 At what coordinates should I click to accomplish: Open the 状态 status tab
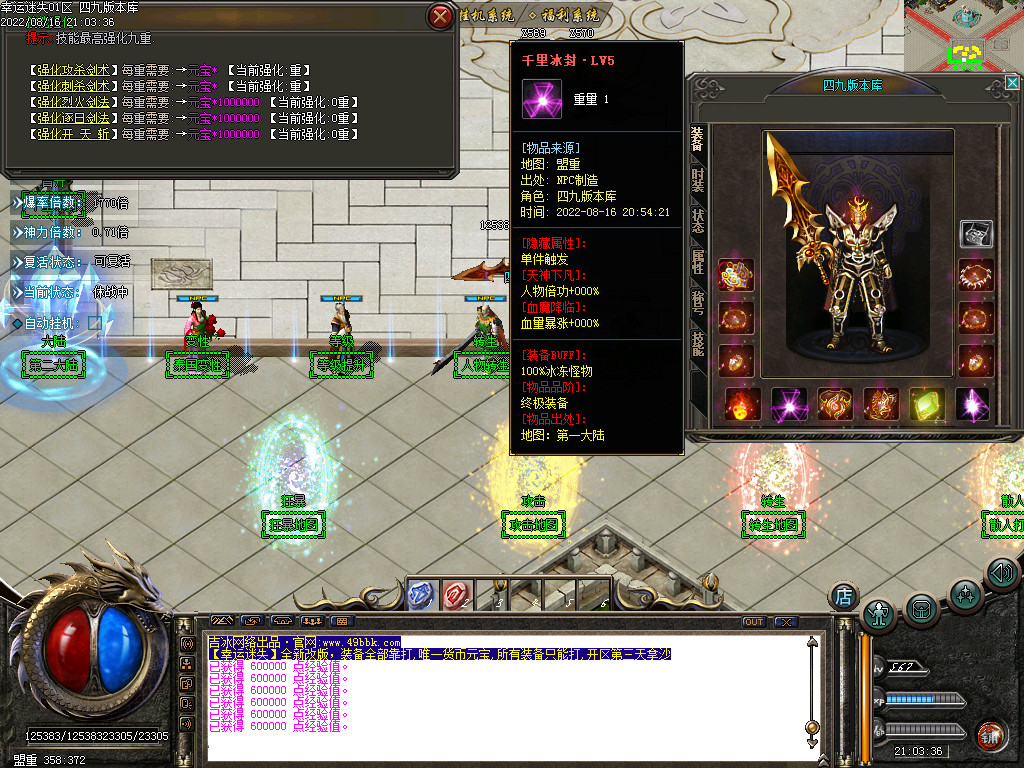click(x=697, y=220)
